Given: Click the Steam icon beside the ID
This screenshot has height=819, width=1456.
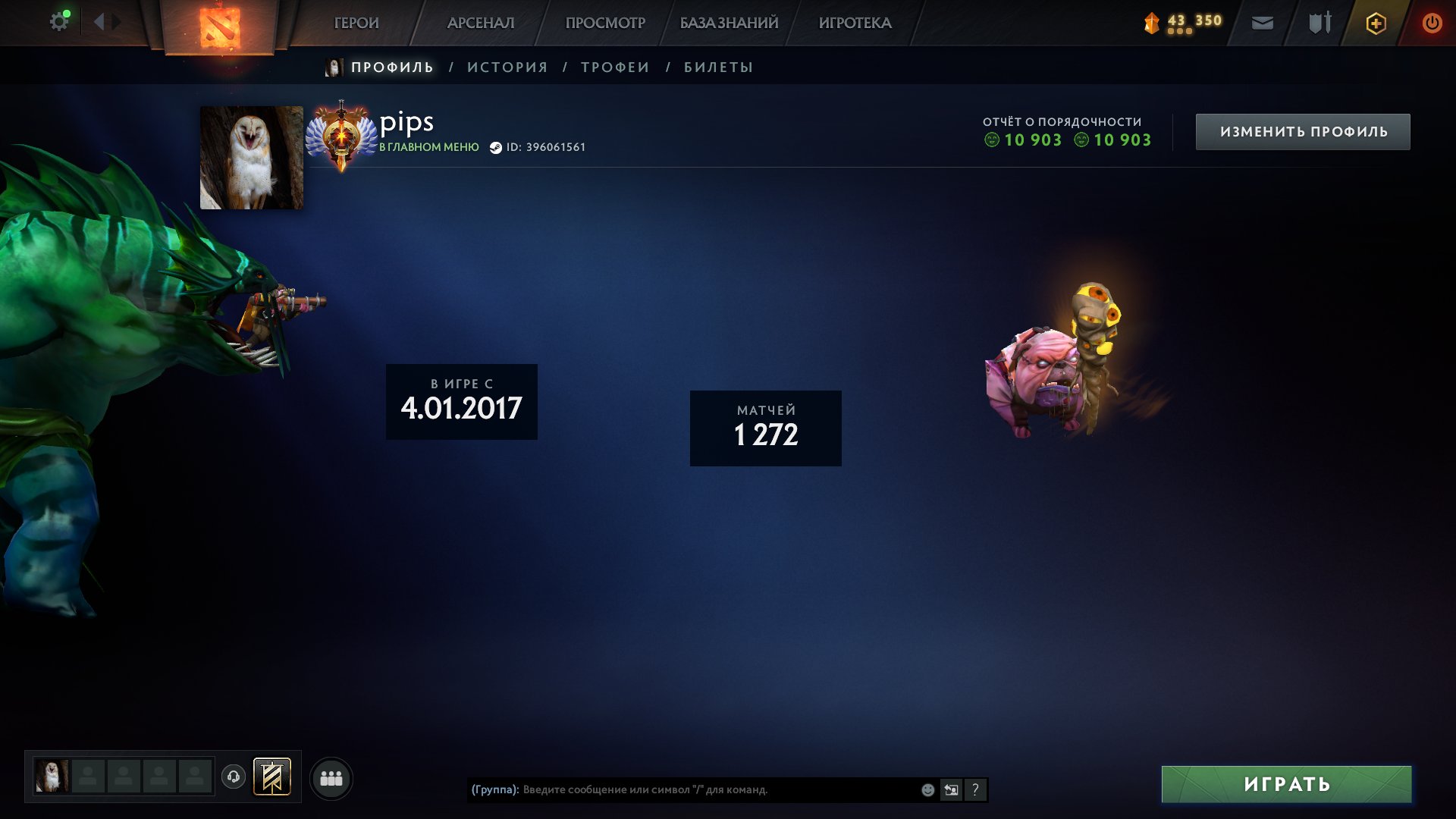Looking at the screenshot, I should [x=497, y=147].
